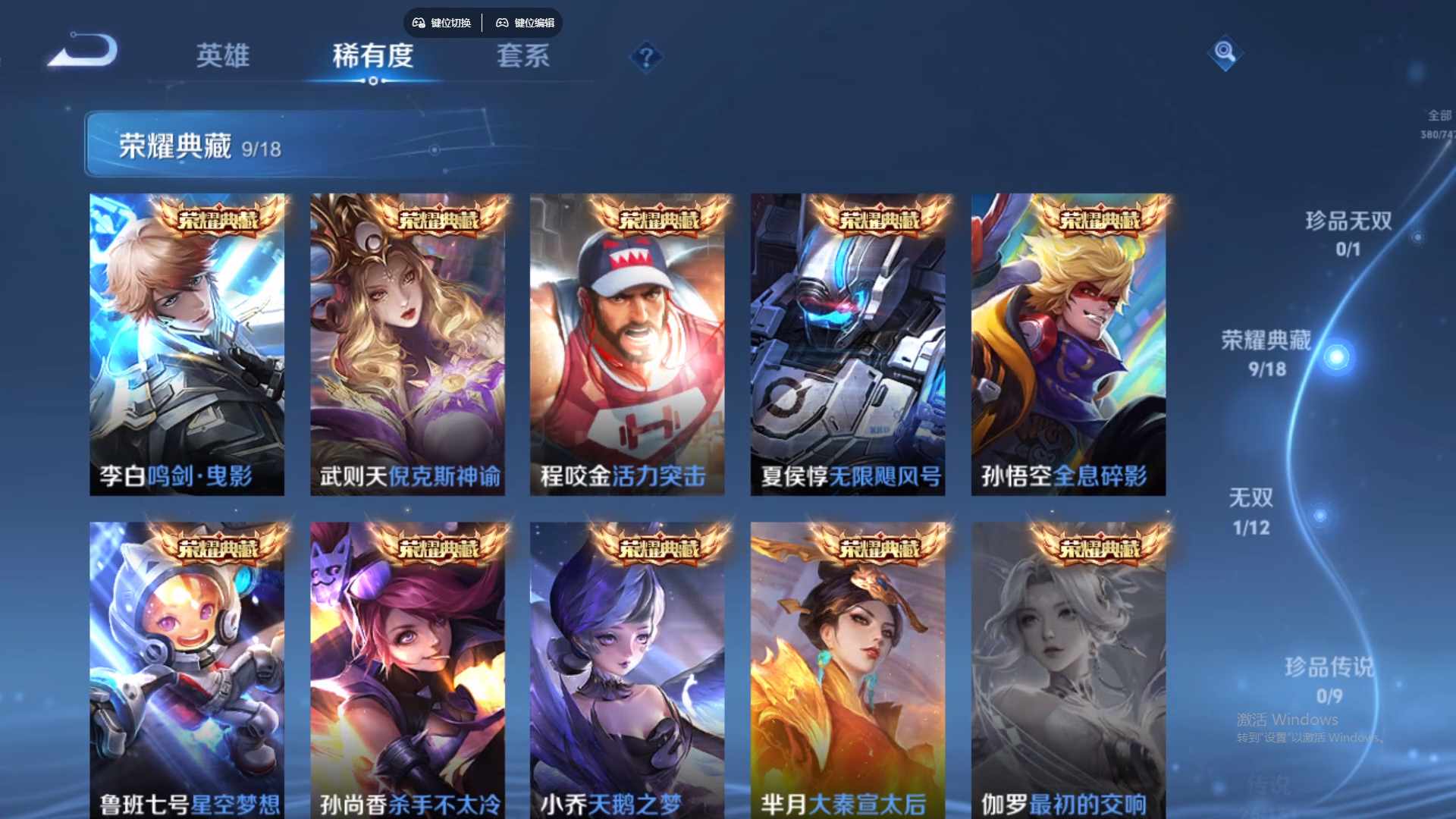Select the 稀有度 tab
Screen dimensions: 1456x819
[x=372, y=56]
